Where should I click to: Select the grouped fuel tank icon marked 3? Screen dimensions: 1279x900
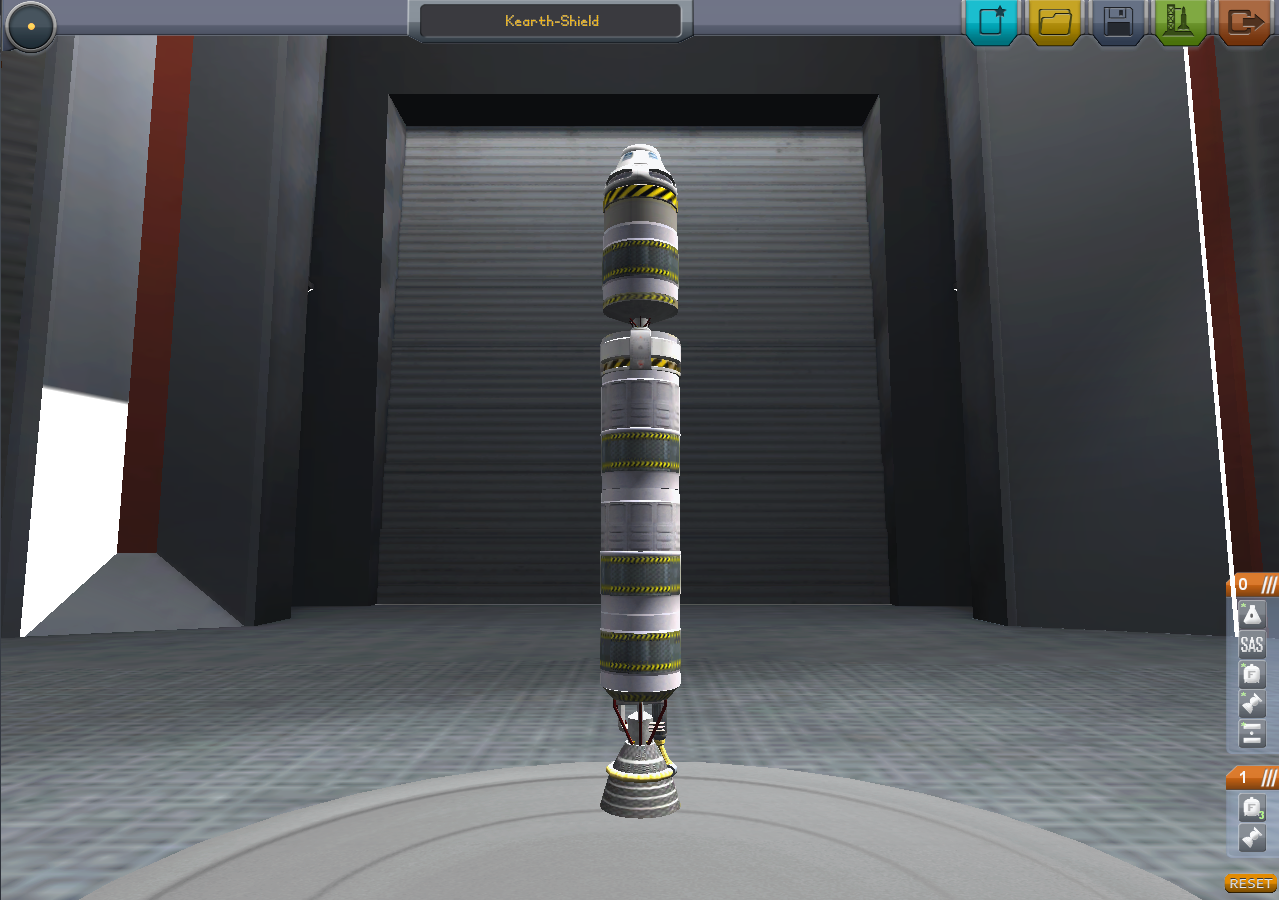[1252, 808]
